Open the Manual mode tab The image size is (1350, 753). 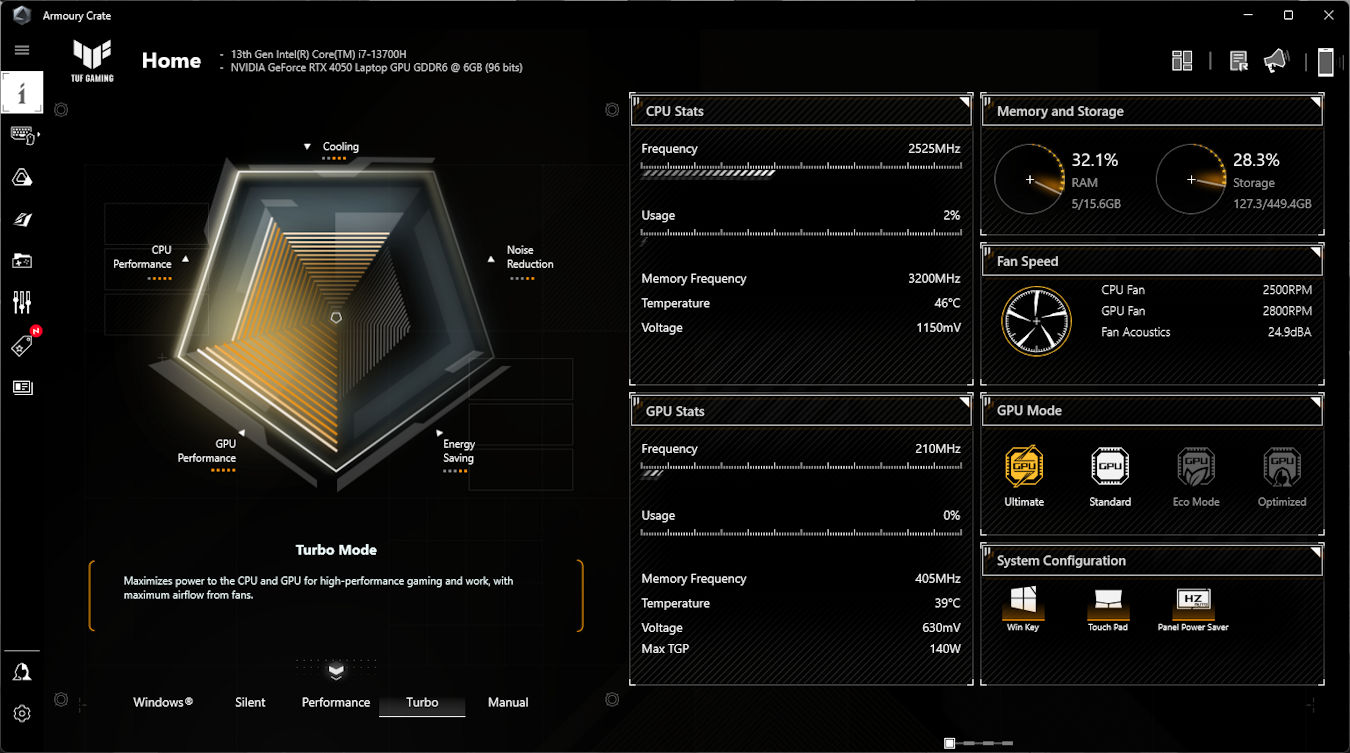click(508, 702)
